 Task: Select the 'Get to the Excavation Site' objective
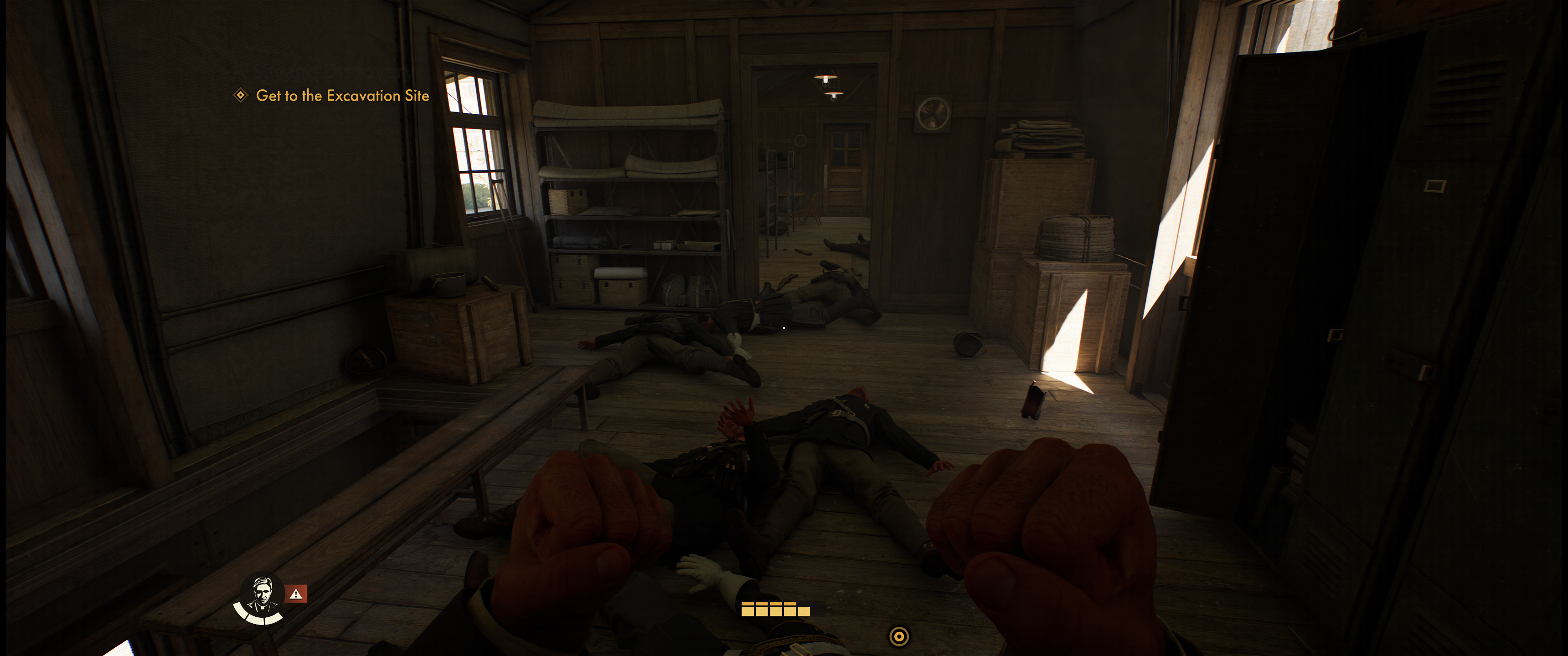[342, 96]
